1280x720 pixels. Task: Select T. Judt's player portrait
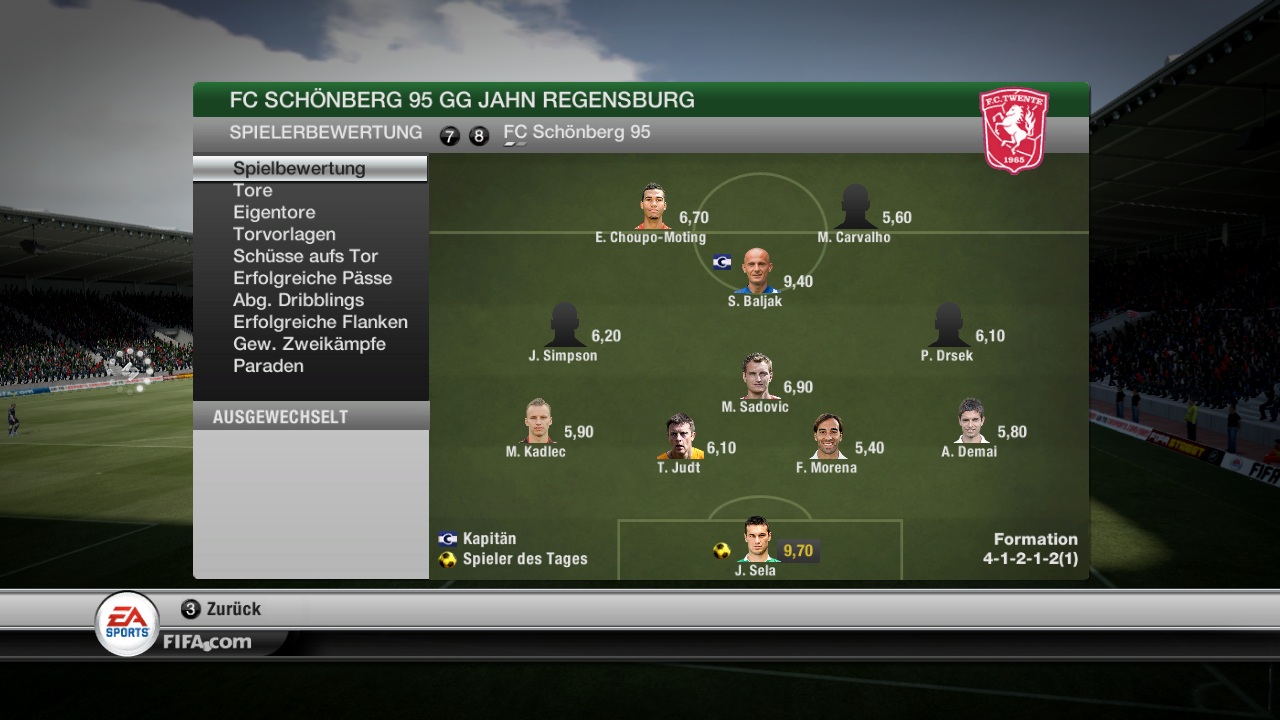[x=681, y=437]
